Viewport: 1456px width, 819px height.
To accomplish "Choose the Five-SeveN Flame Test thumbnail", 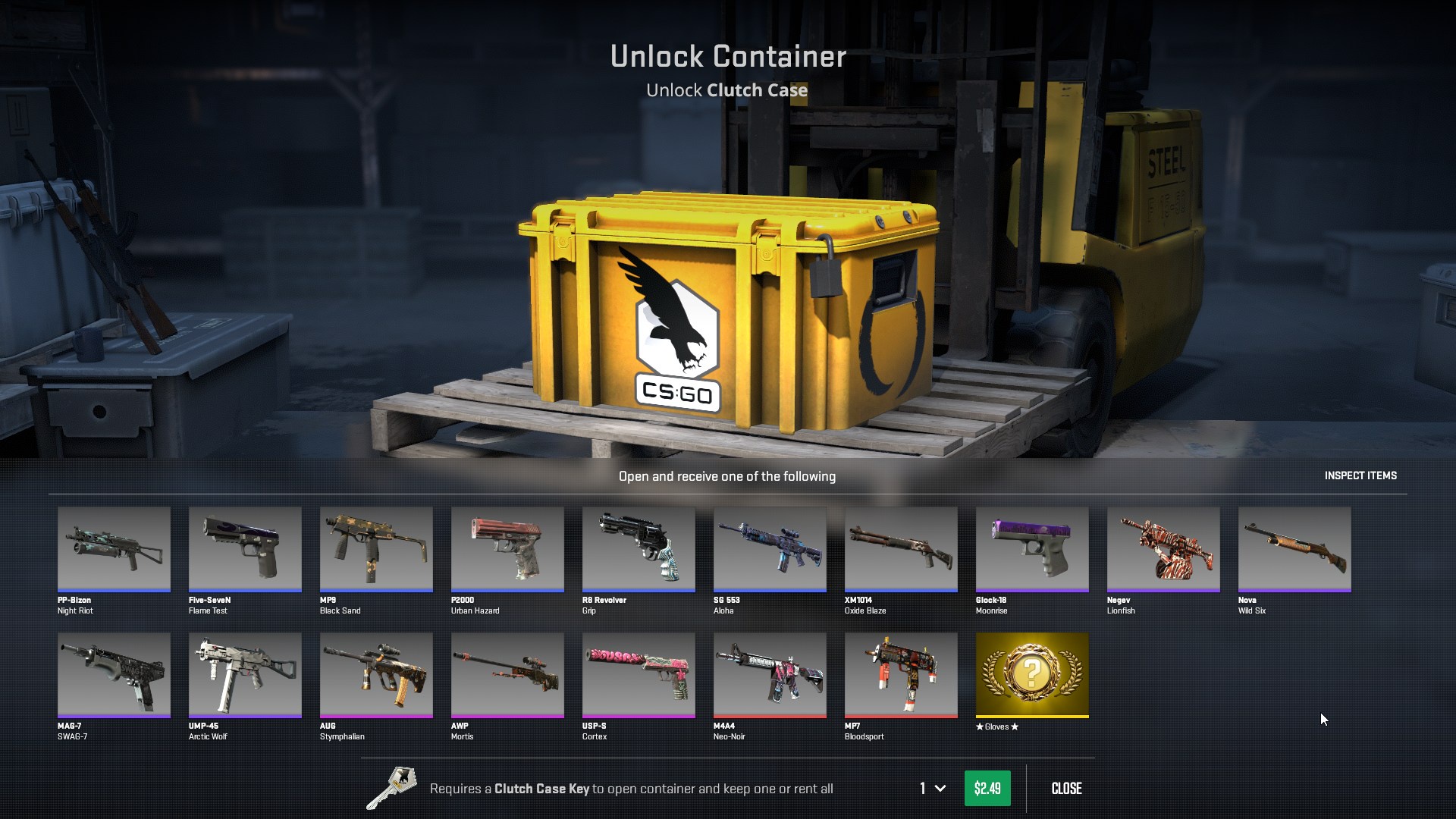I will tap(245, 548).
